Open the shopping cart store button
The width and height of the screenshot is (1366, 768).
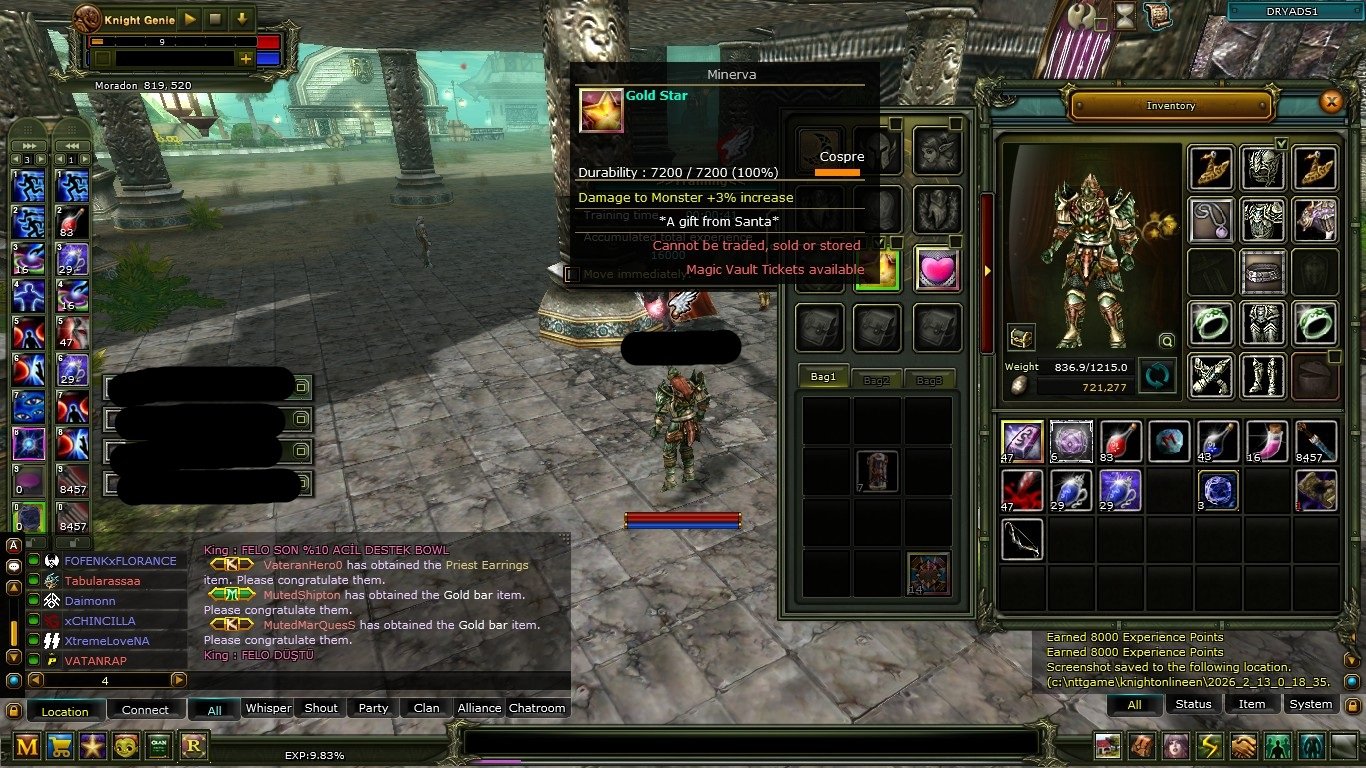click(x=60, y=745)
